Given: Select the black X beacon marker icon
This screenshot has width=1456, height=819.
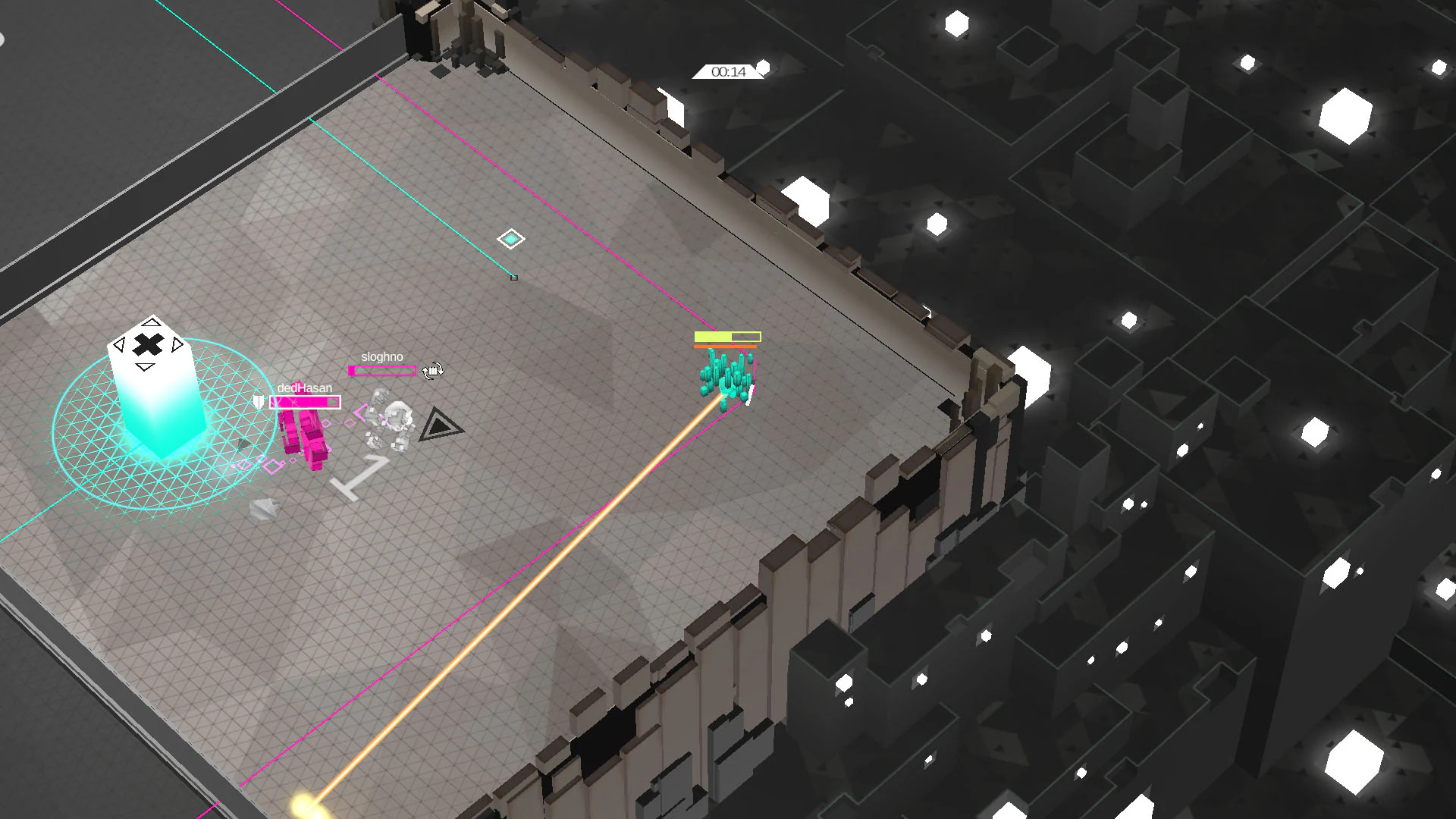Looking at the screenshot, I should [x=148, y=344].
